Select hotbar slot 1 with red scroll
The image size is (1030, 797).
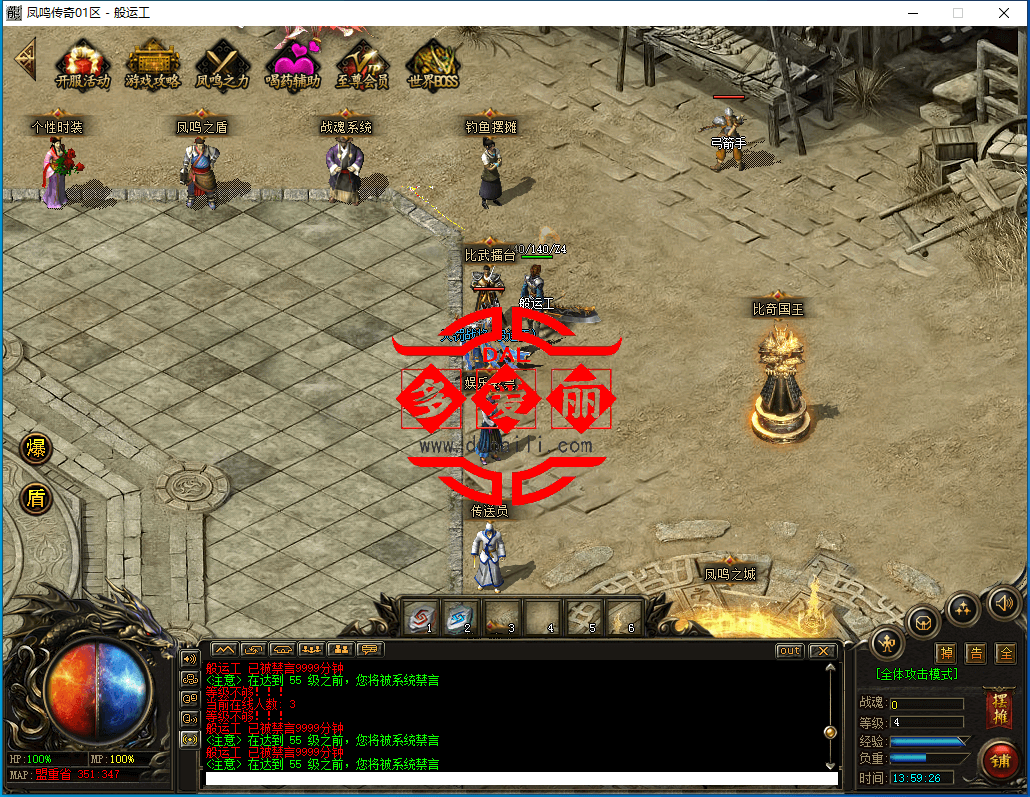421,617
